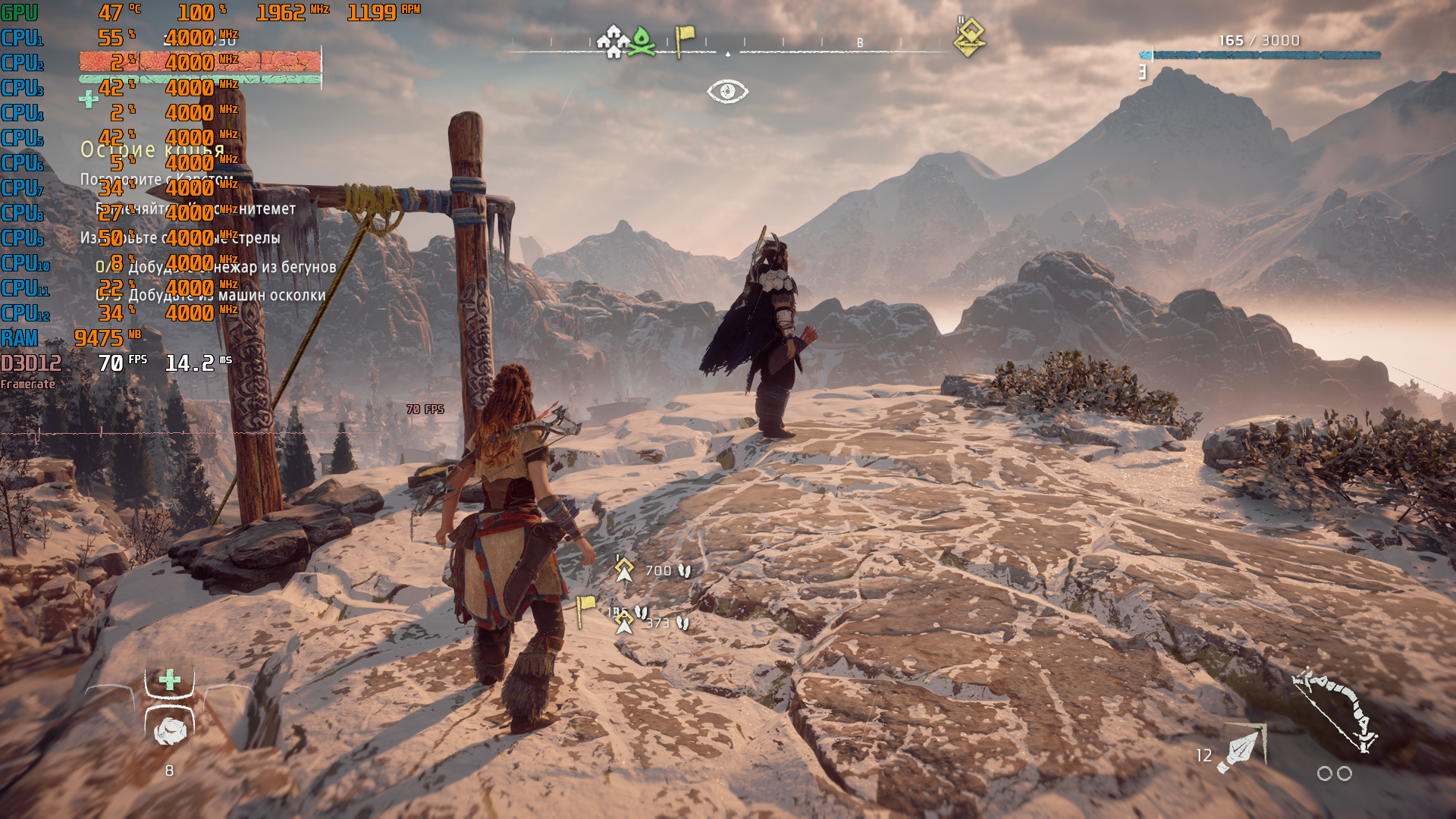Select the rock item slot
This screenshot has width=1456, height=819.
point(170,730)
